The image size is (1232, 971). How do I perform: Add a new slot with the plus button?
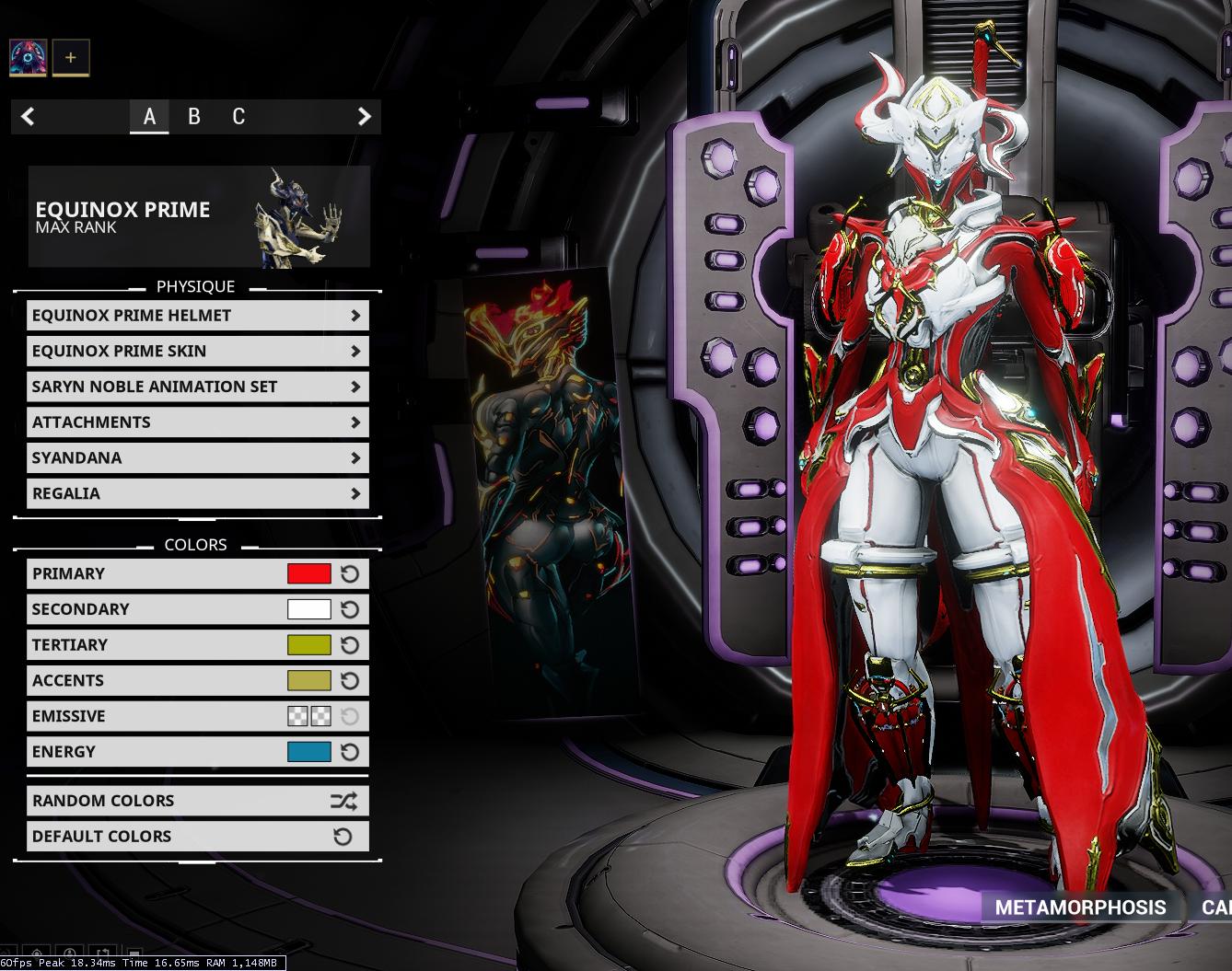click(71, 58)
